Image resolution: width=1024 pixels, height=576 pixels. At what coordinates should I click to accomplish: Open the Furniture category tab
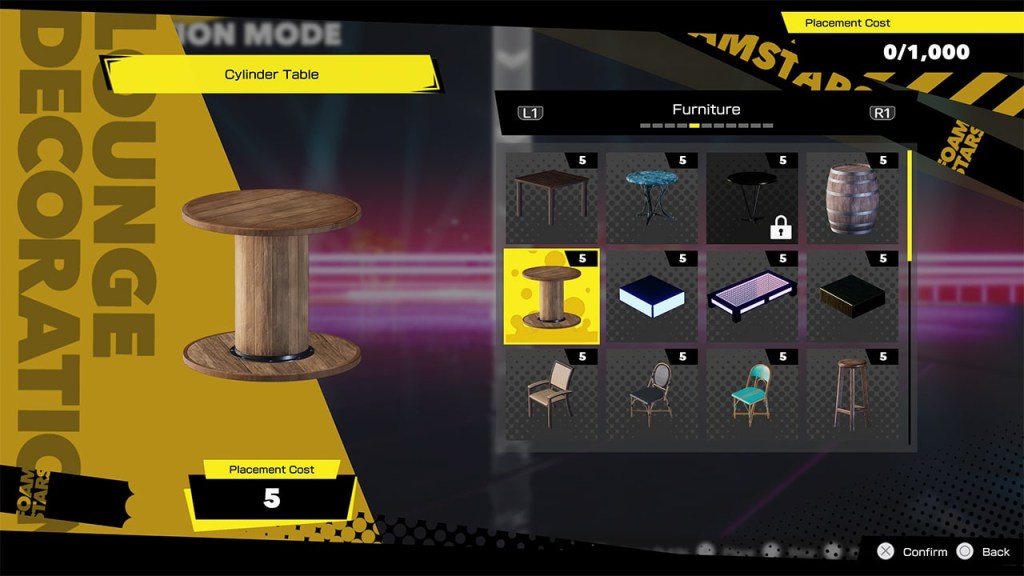706,110
